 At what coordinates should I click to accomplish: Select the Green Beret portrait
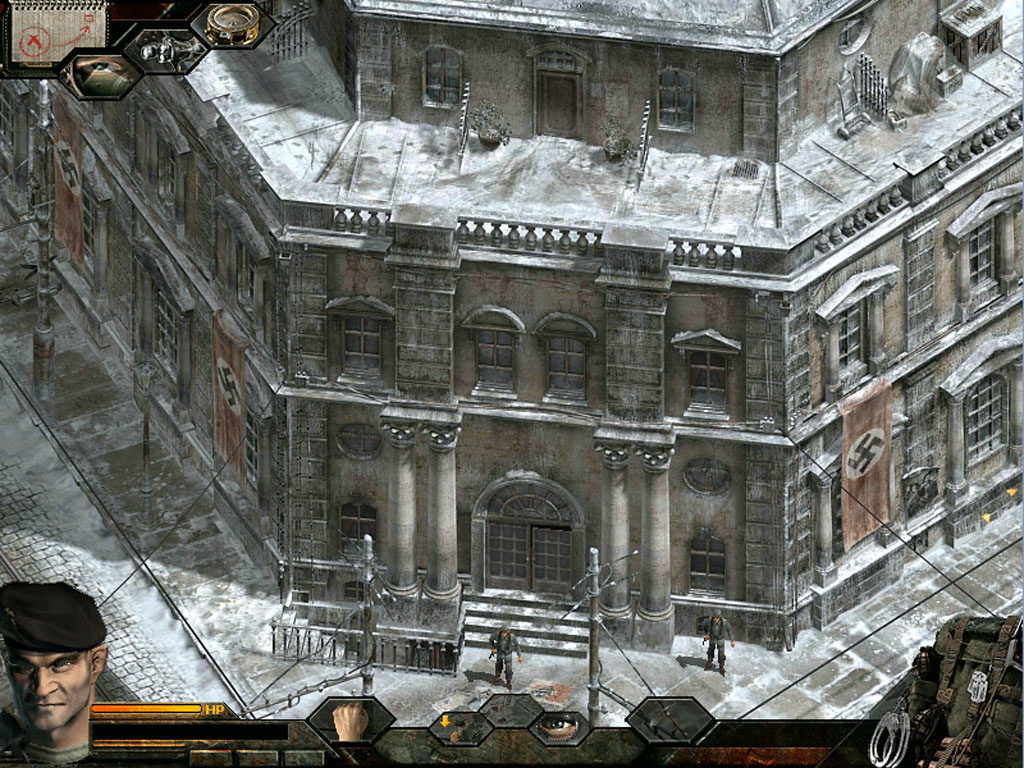pyautogui.click(x=52, y=670)
